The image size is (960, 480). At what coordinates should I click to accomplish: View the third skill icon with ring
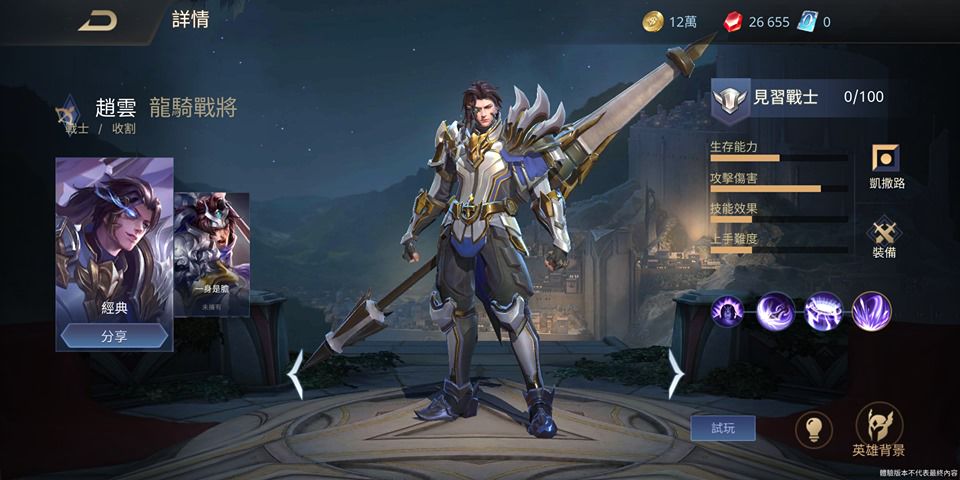coord(824,311)
